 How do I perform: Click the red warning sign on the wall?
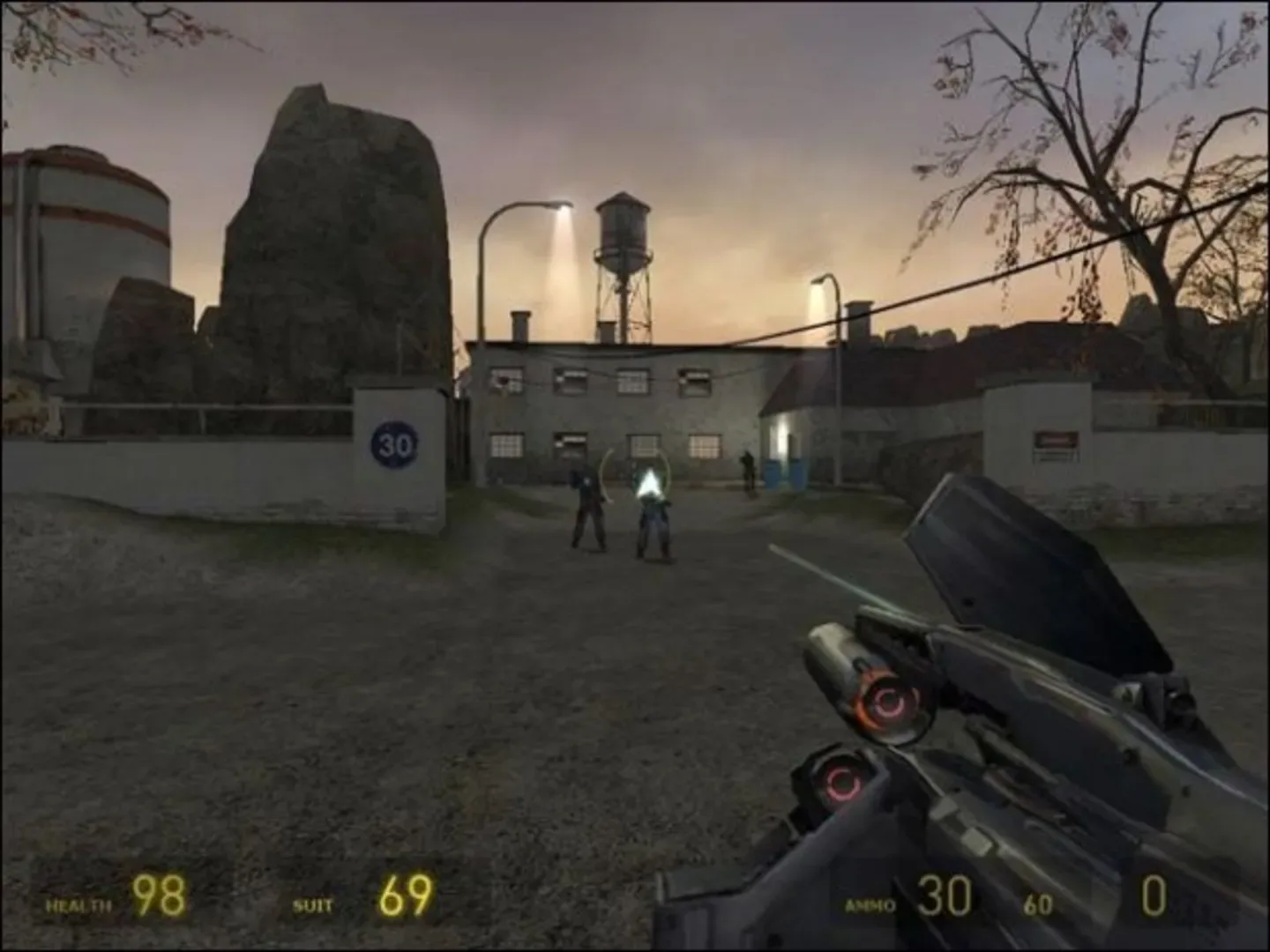(1056, 438)
